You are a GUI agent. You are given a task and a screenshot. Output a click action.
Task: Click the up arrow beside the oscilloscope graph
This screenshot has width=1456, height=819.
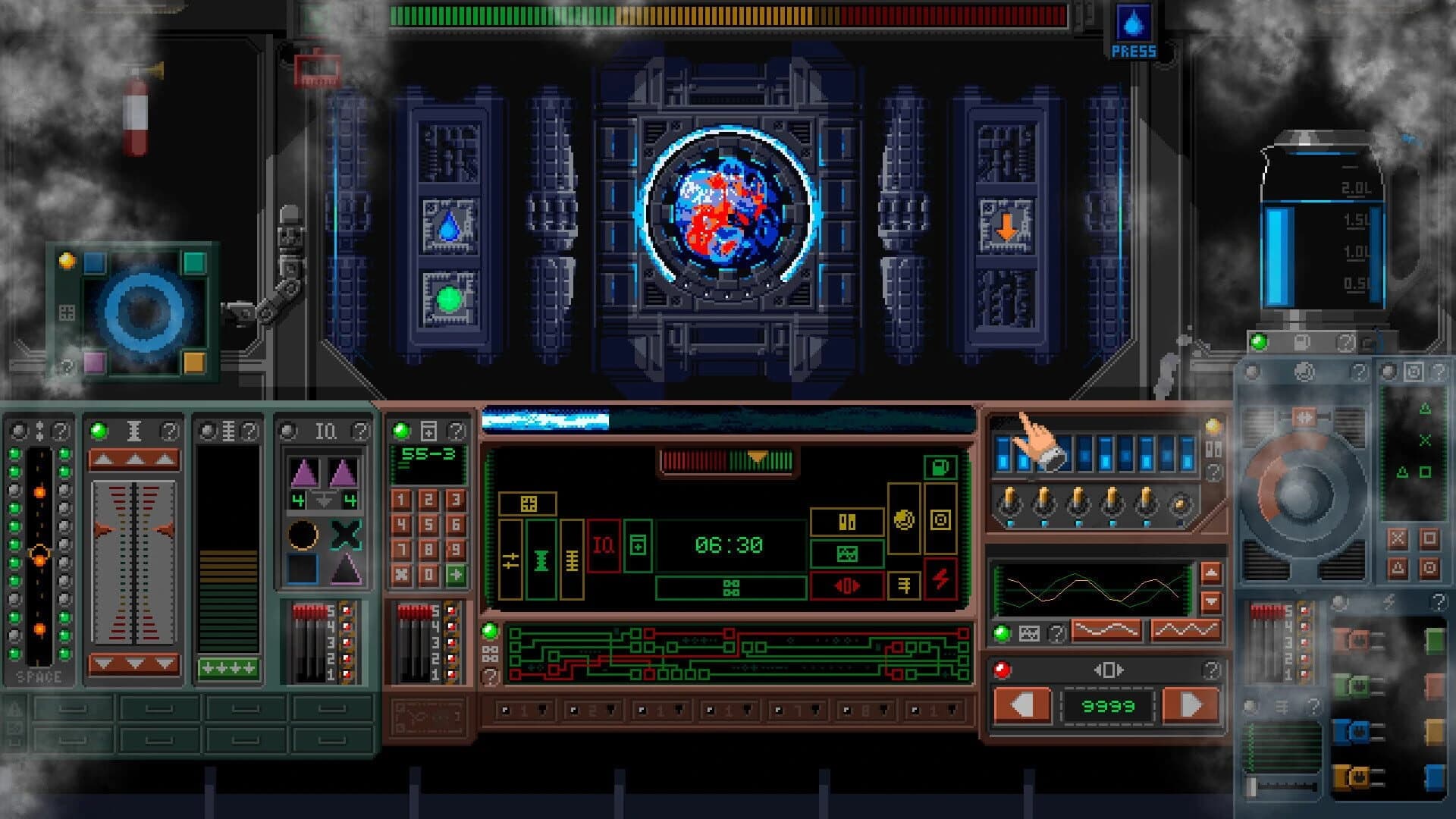(x=1212, y=573)
